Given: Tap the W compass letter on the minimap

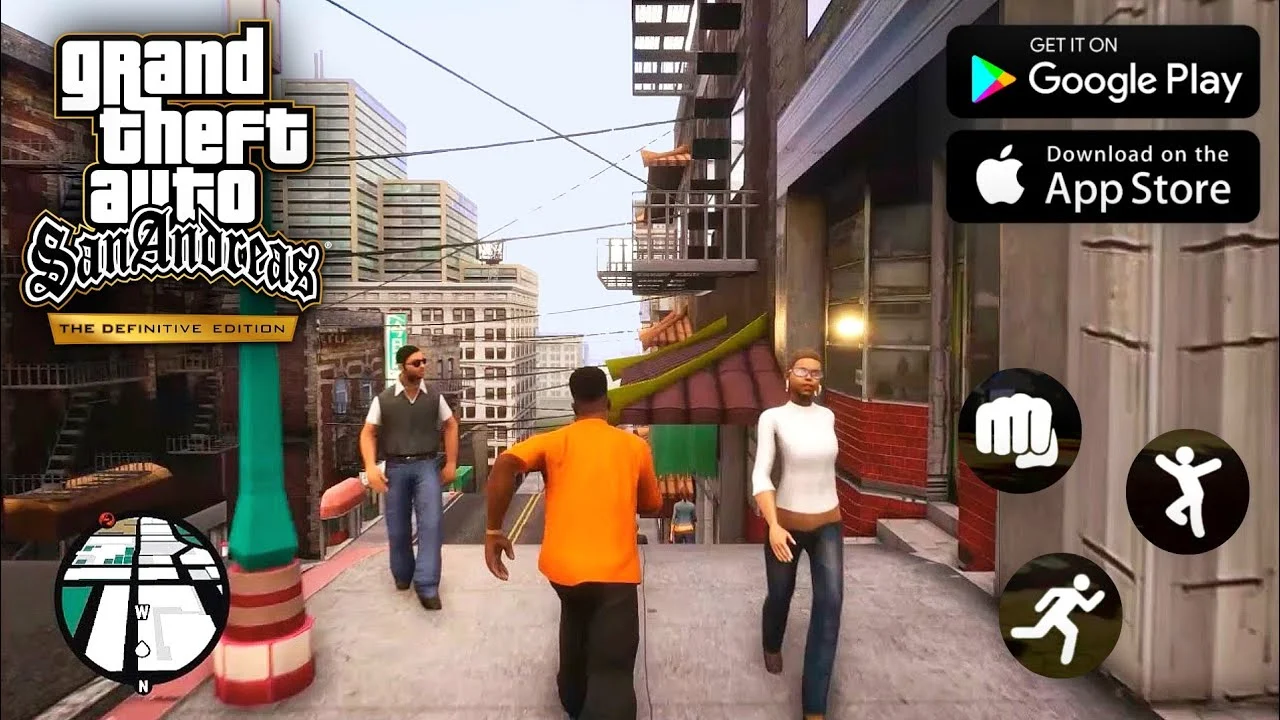Looking at the screenshot, I should tap(143, 610).
